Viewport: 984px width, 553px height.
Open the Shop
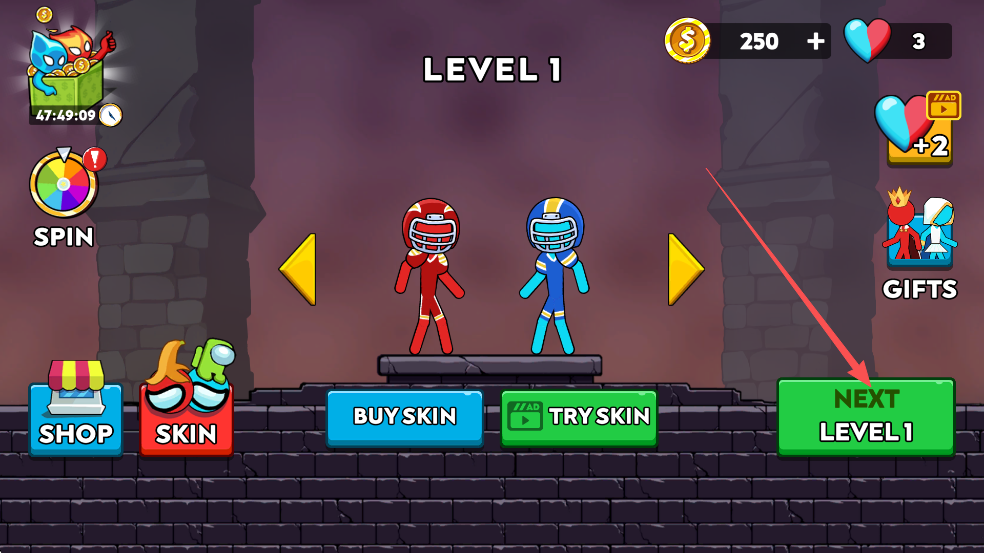click(76, 412)
